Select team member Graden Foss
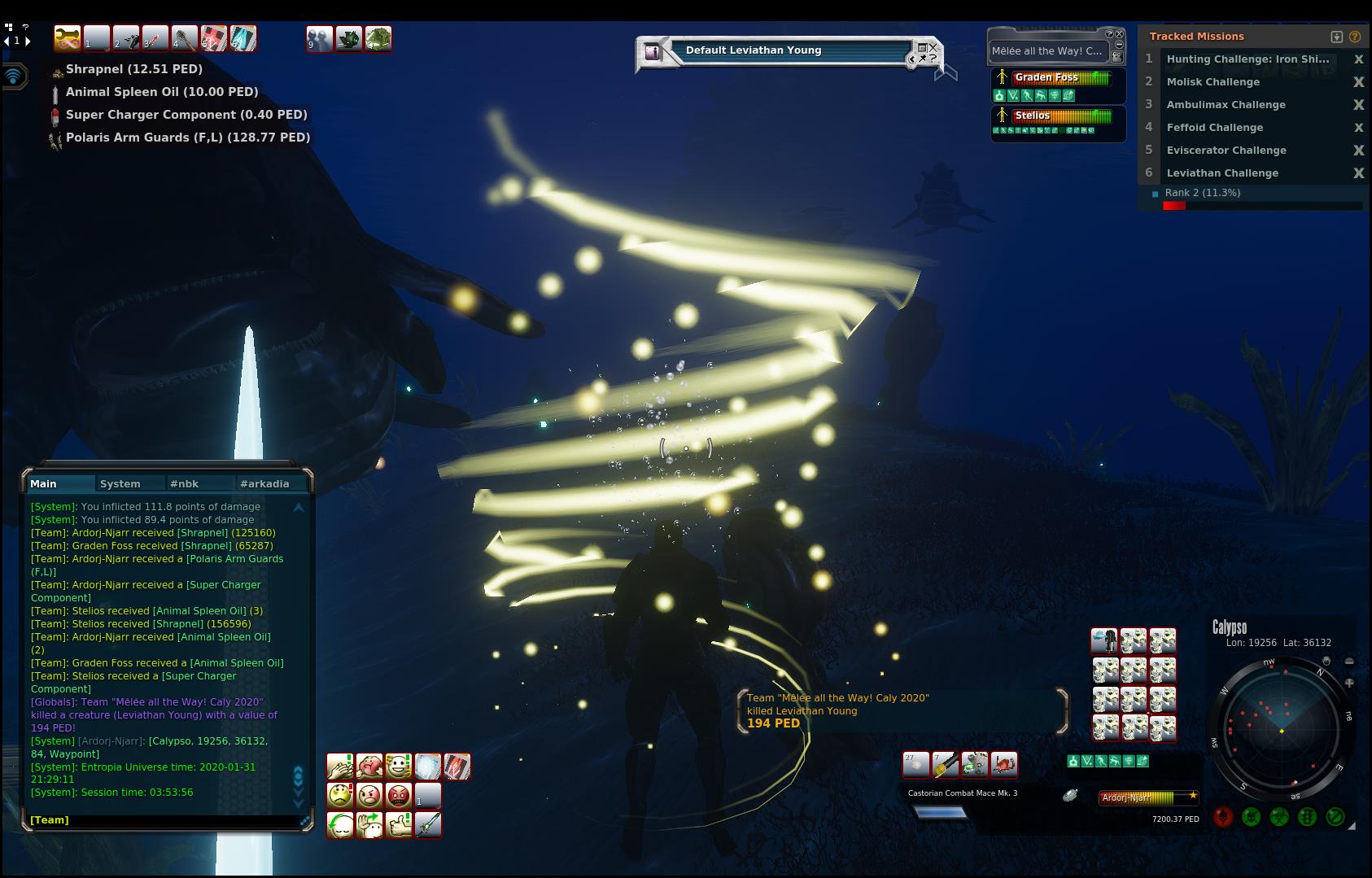This screenshot has height=878, width=1372. coord(1046,78)
